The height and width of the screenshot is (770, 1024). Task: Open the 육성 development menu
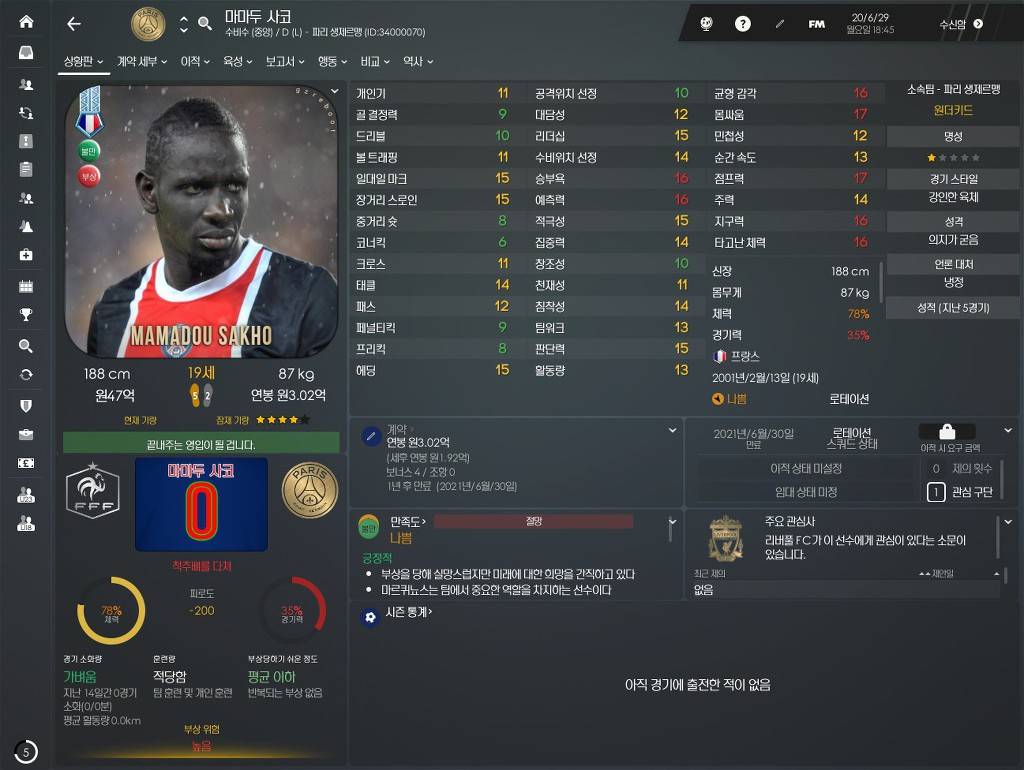tap(237, 62)
